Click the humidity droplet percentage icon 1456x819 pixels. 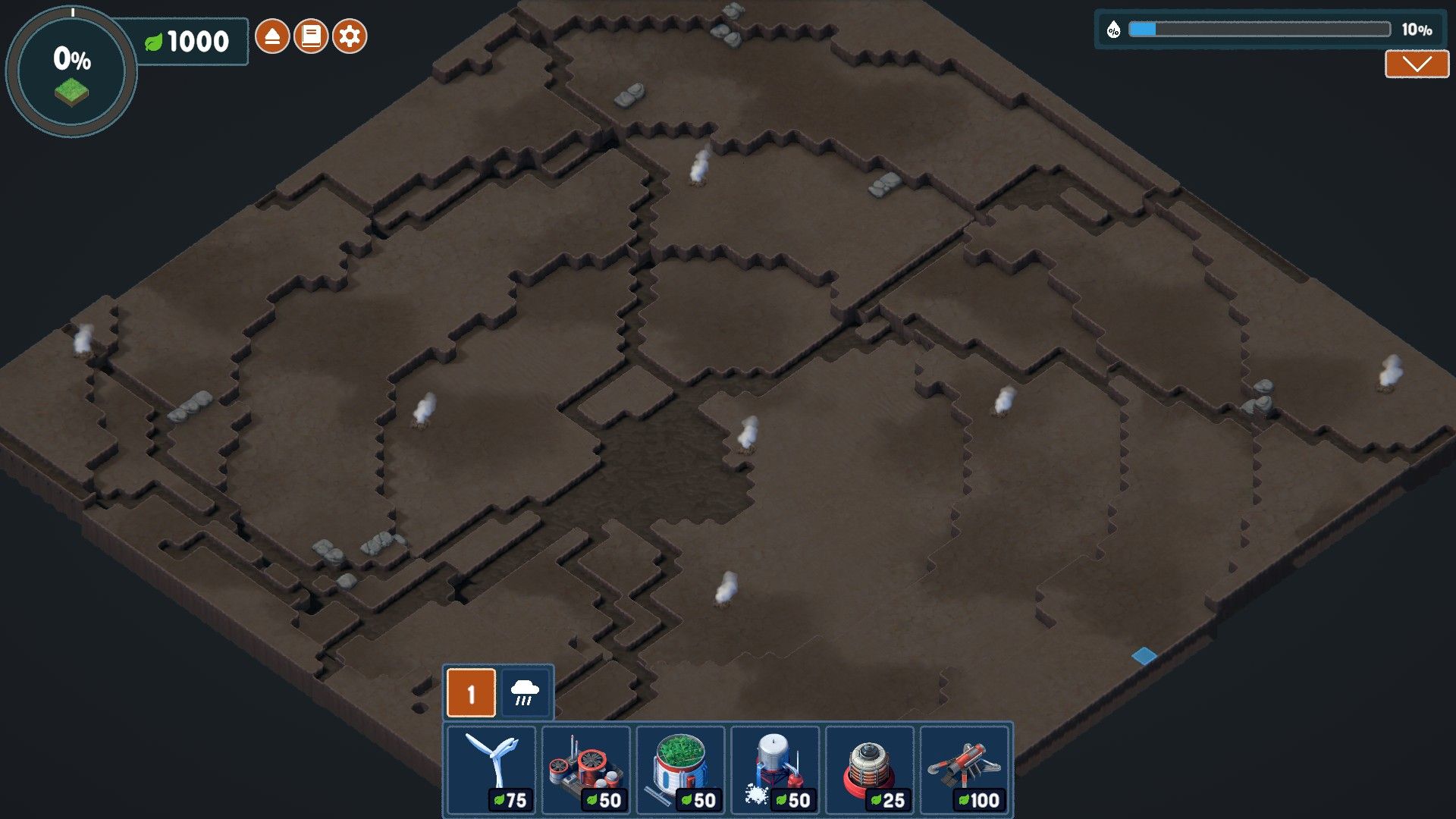pyautogui.click(x=1113, y=31)
